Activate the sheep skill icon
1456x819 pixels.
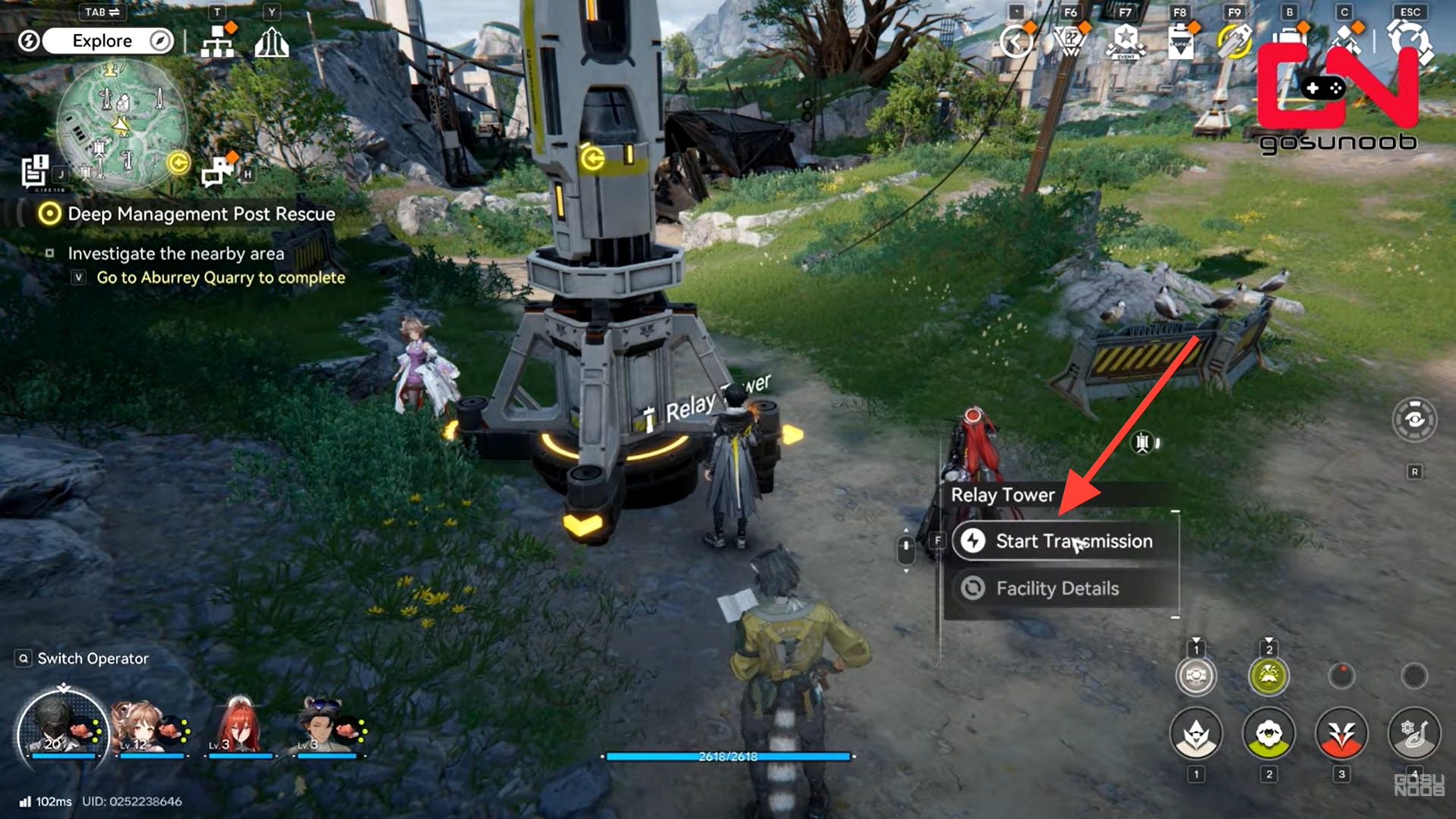[1269, 733]
